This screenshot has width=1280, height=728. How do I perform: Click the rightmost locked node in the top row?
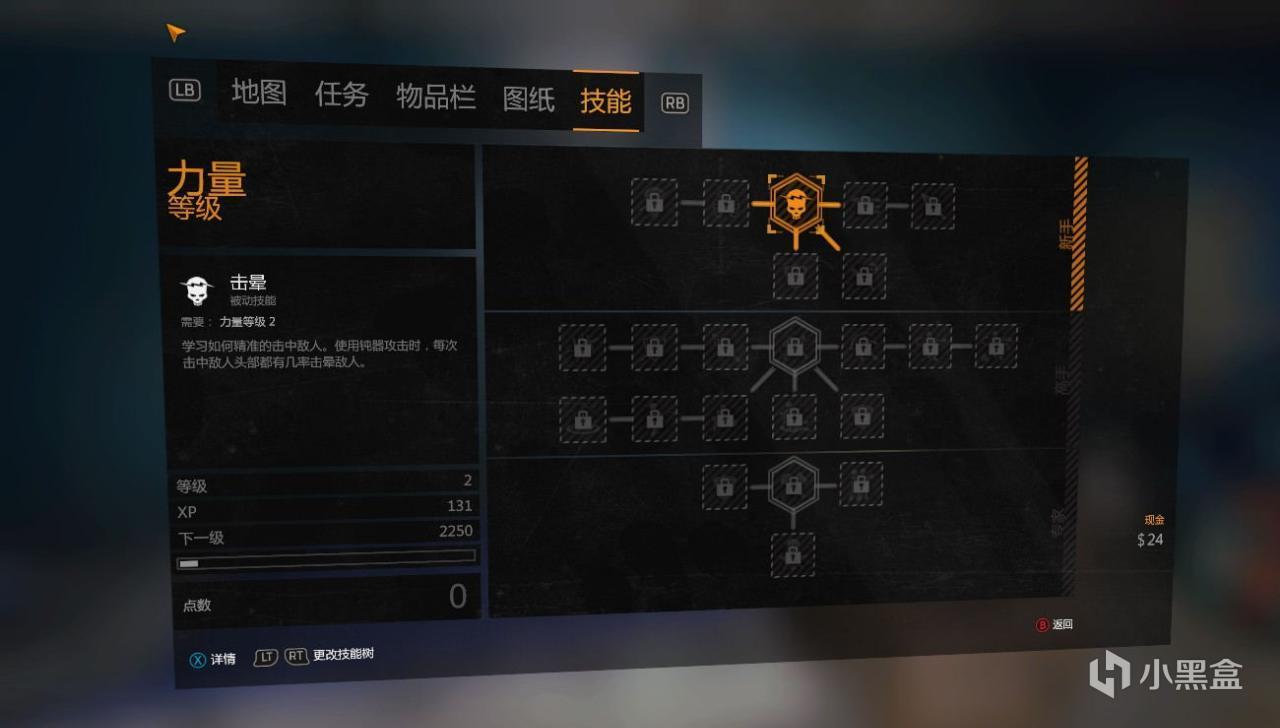pos(933,203)
